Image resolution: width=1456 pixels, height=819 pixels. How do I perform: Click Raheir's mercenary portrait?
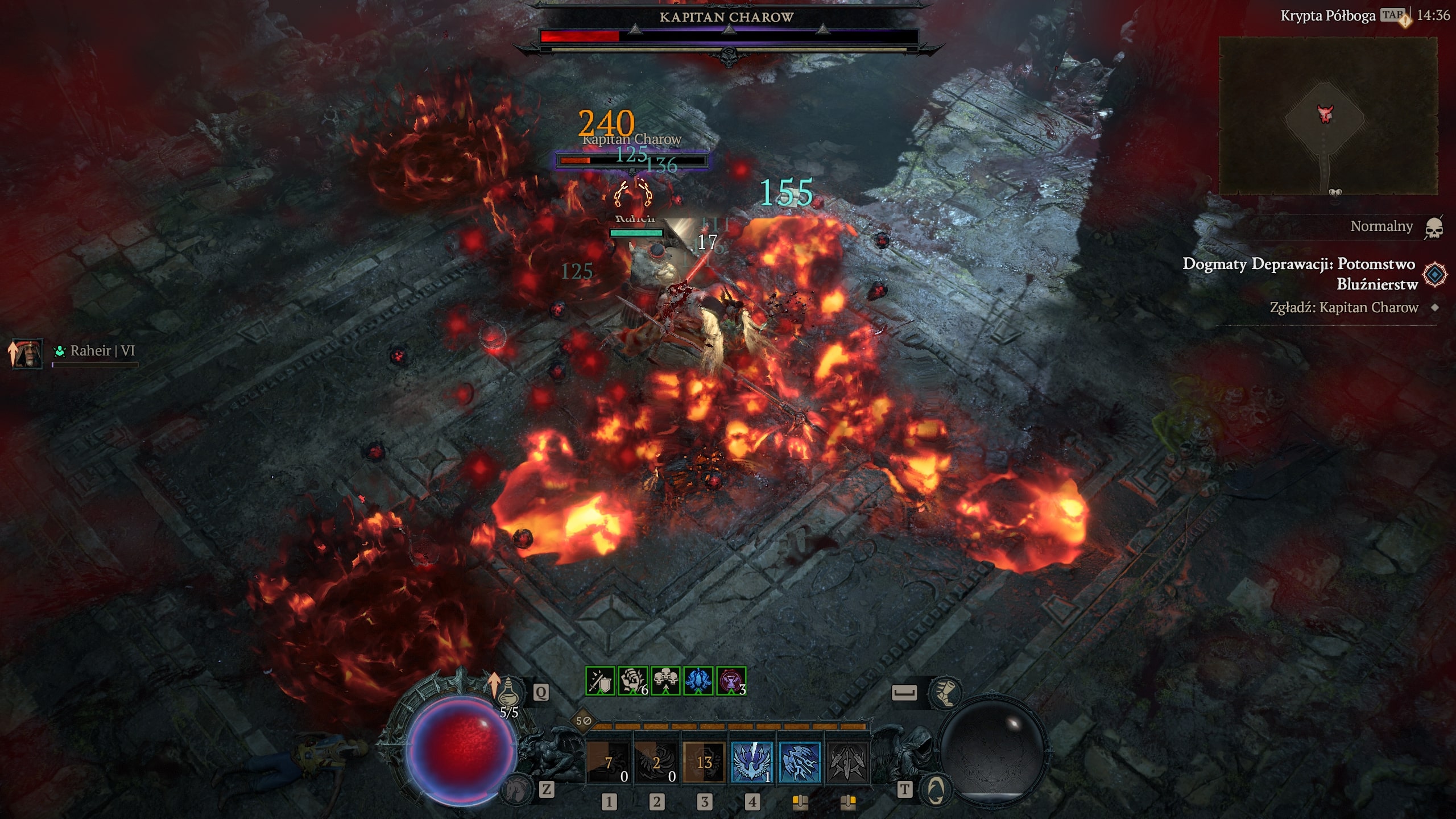click(27, 354)
